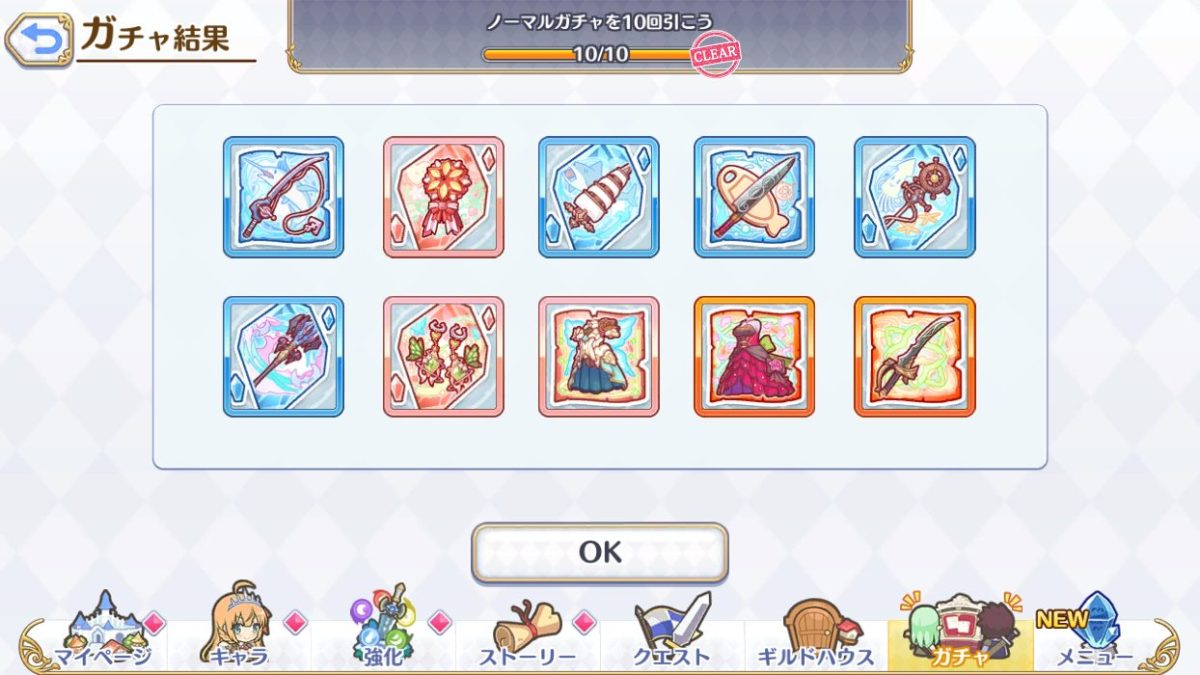Select the curved saber equipment result

pos(914,356)
